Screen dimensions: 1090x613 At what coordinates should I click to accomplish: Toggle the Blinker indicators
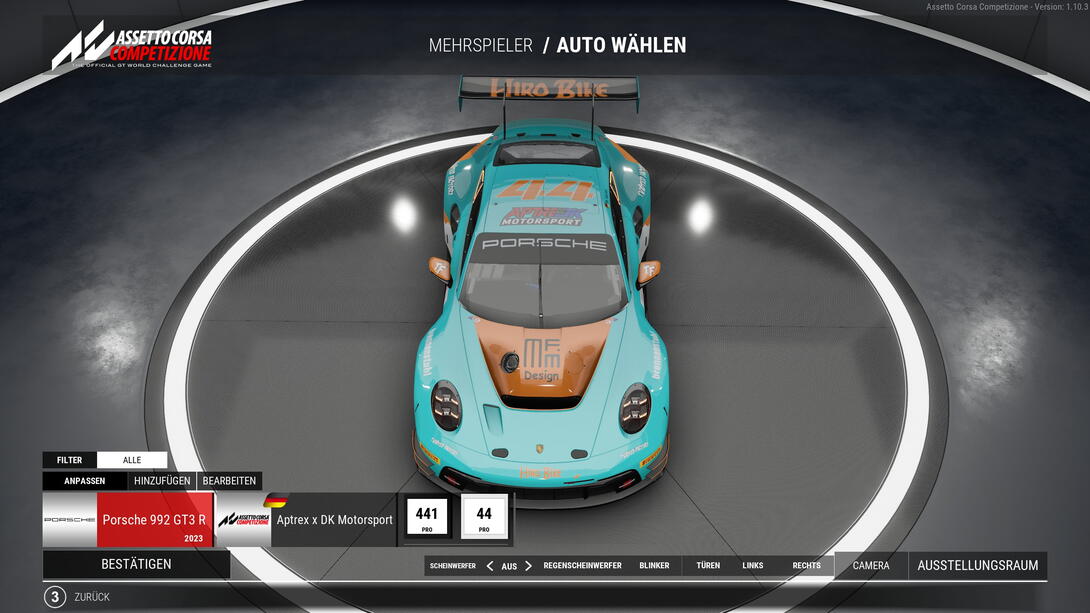[x=654, y=566]
